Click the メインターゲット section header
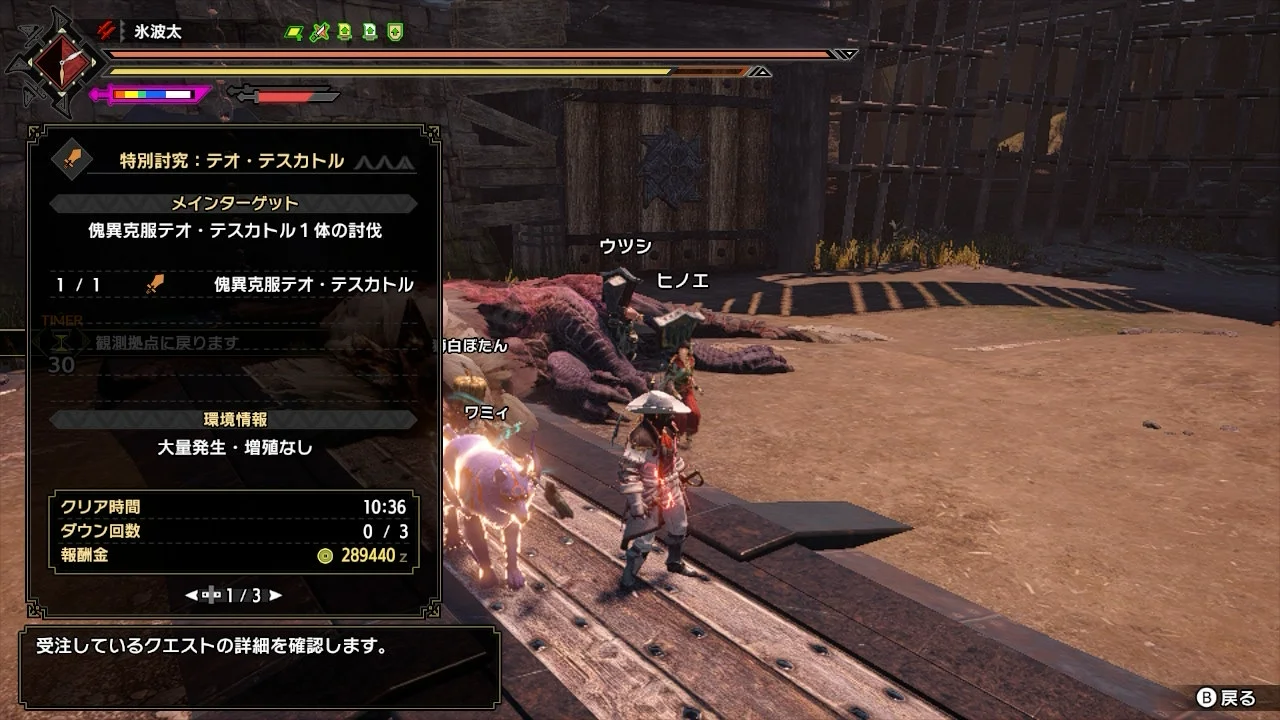The image size is (1280, 720). tap(234, 204)
